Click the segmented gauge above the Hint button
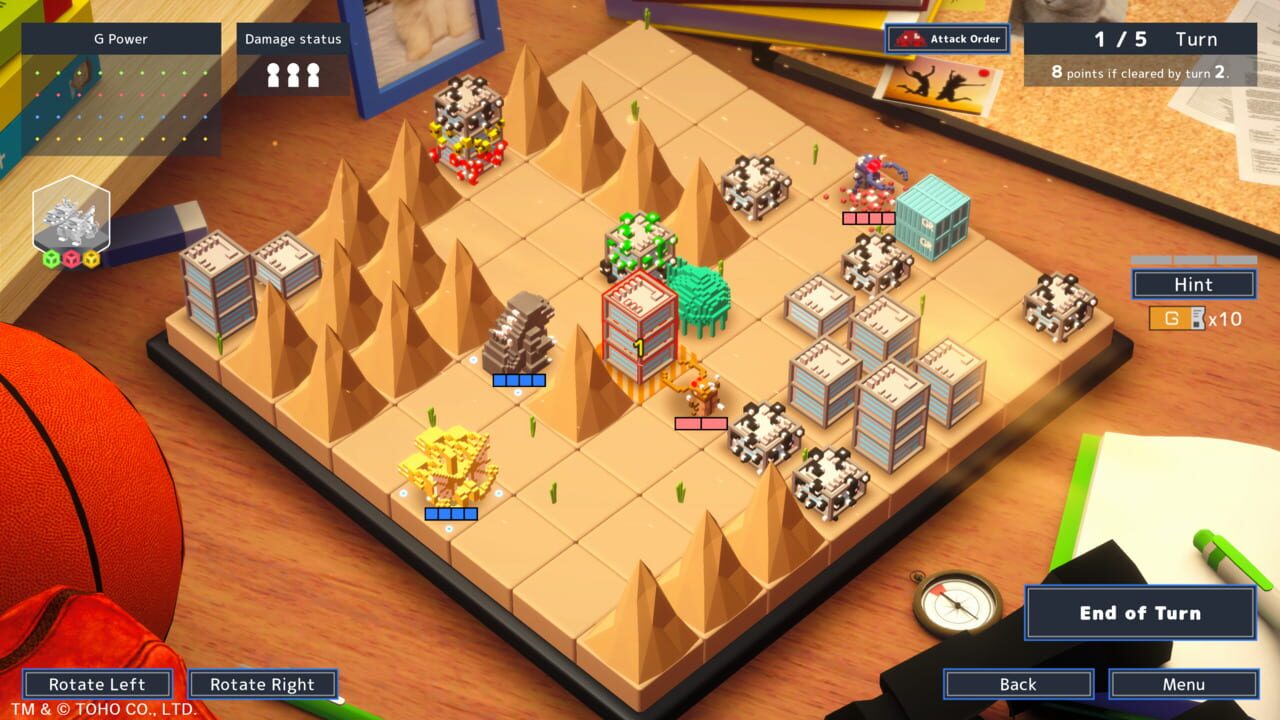This screenshot has width=1280, height=720. (x=1193, y=262)
